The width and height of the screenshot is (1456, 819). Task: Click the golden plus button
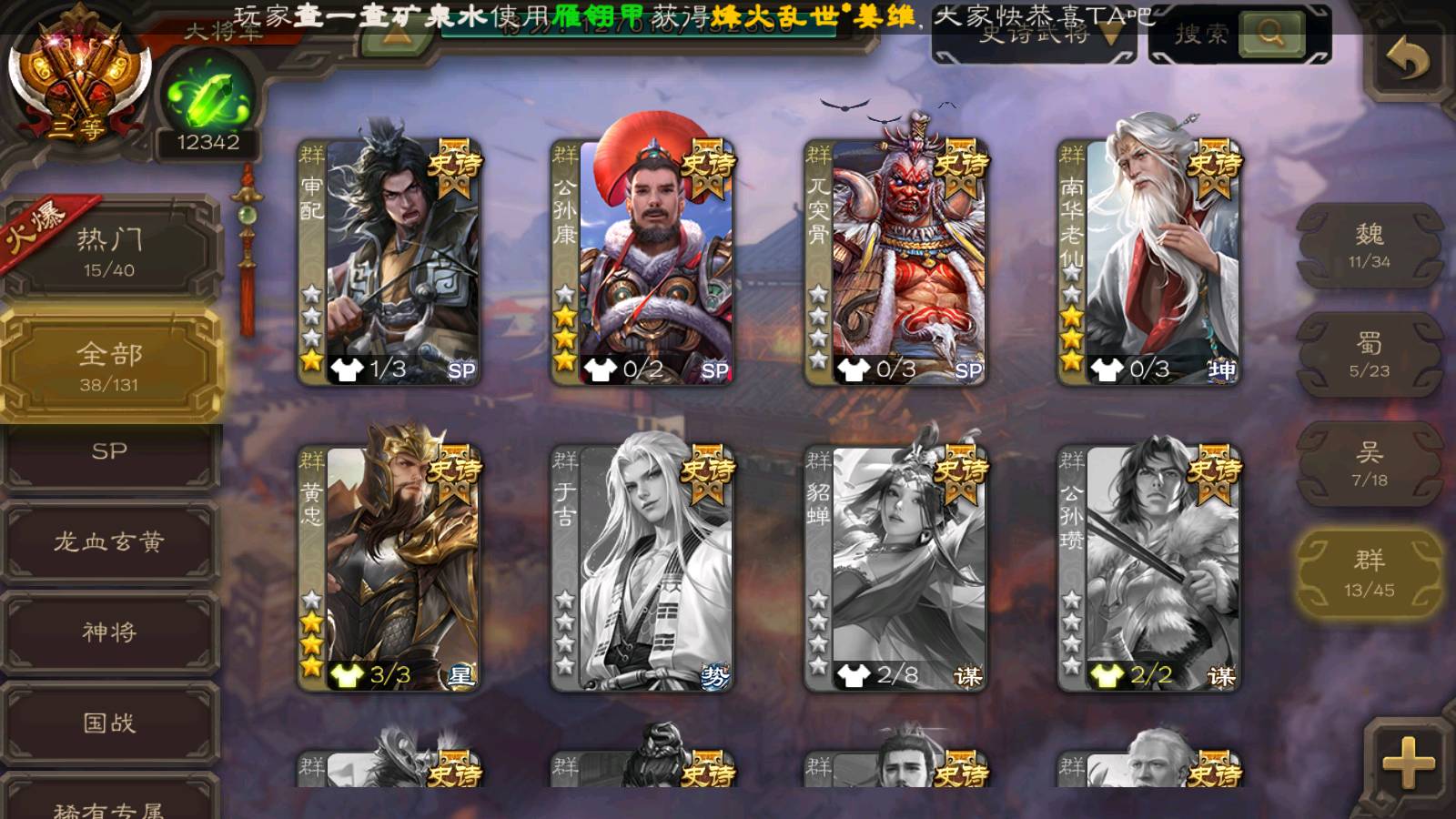point(1408,763)
